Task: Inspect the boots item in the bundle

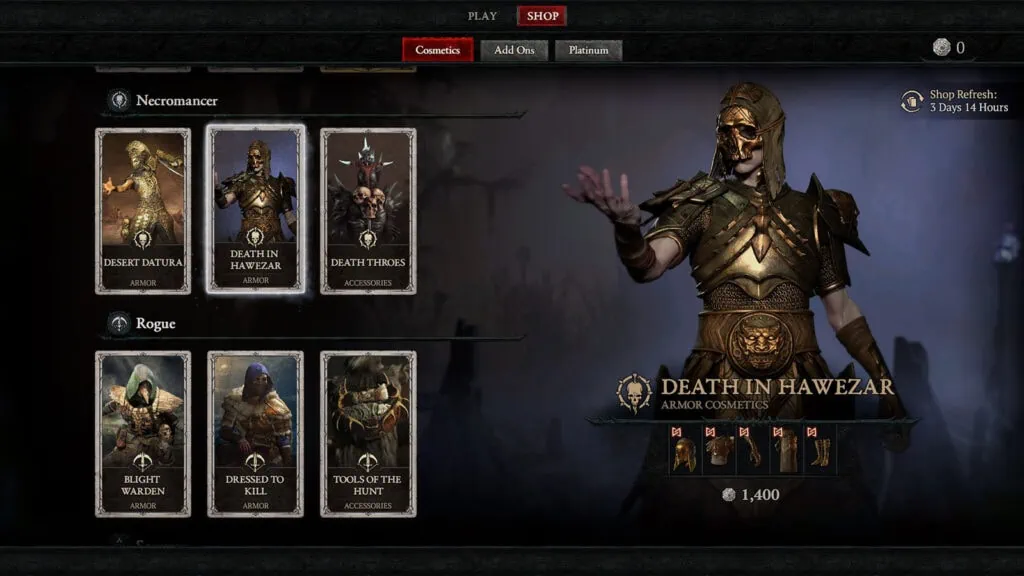Action: (818, 450)
